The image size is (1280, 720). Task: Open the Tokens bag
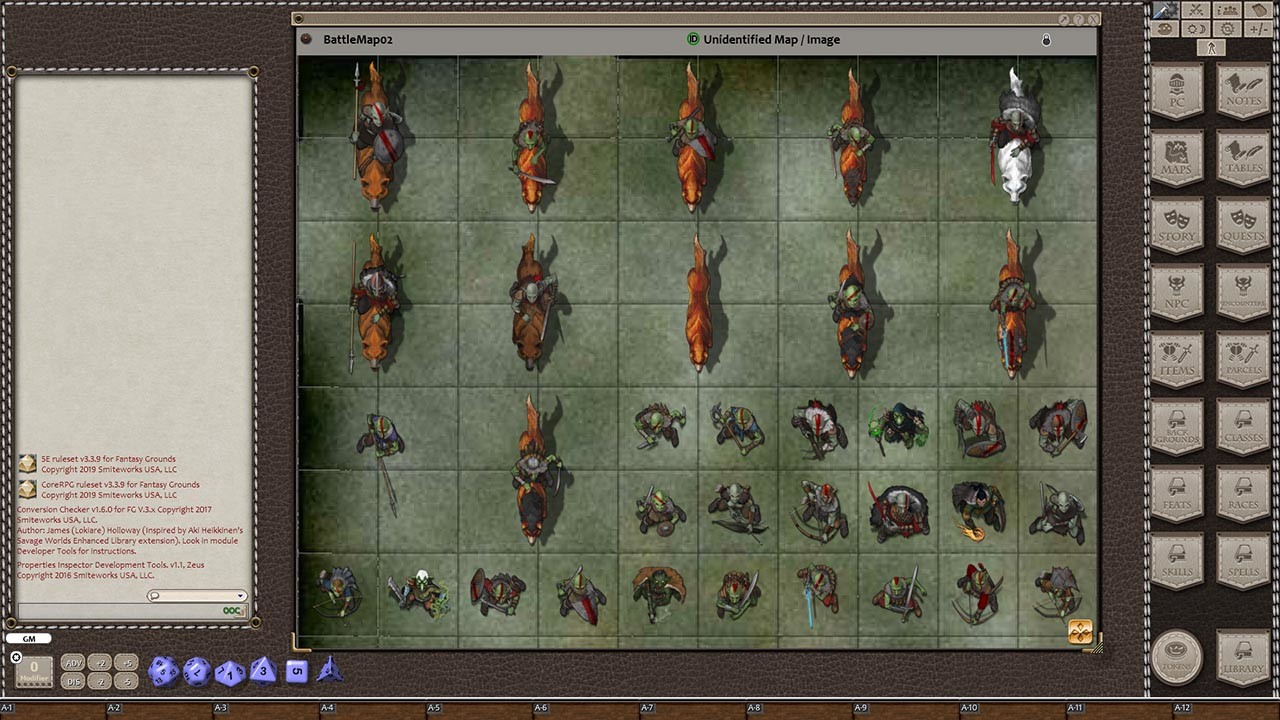click(1178, 657)
